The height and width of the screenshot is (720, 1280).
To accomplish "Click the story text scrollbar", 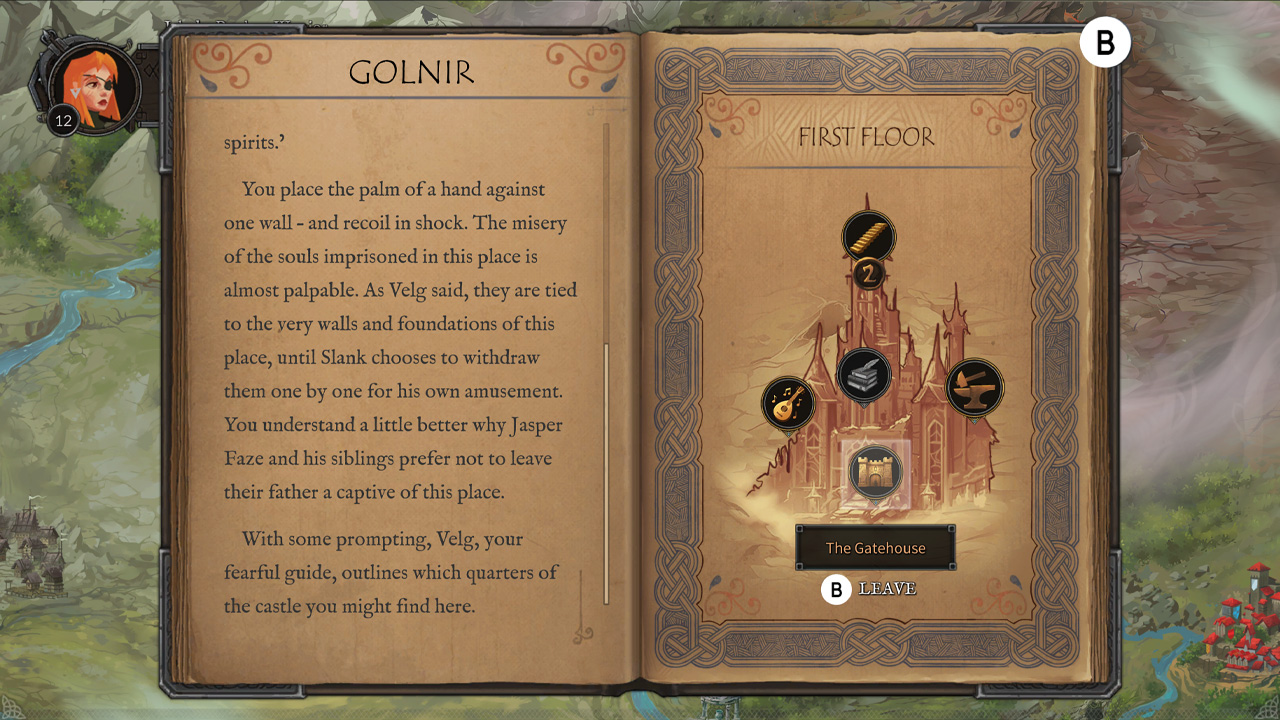I will pos(606,470).
